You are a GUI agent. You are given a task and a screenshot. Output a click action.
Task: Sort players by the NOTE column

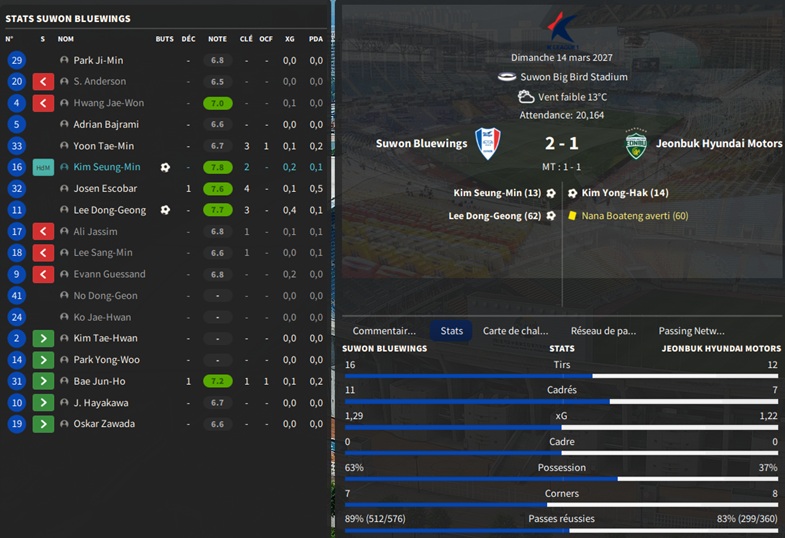pos(217,39)
